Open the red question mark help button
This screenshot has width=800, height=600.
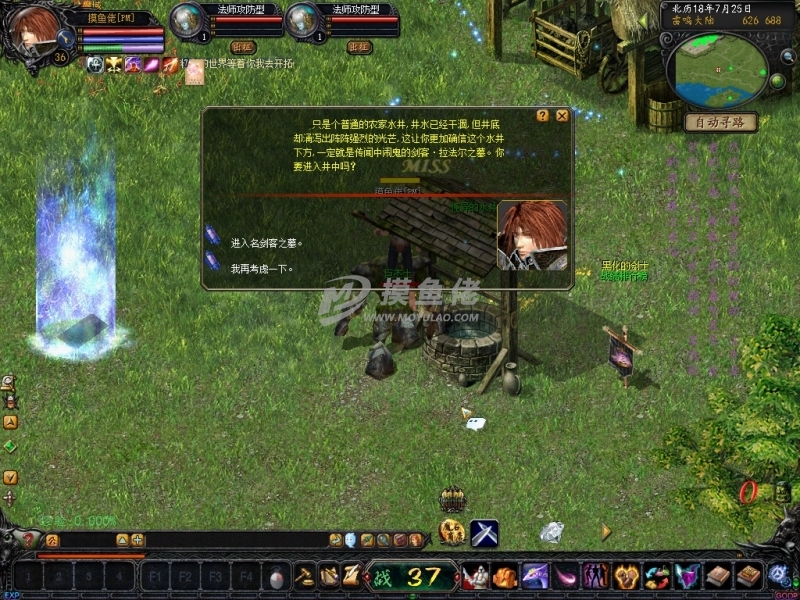(x=29, y=540)
